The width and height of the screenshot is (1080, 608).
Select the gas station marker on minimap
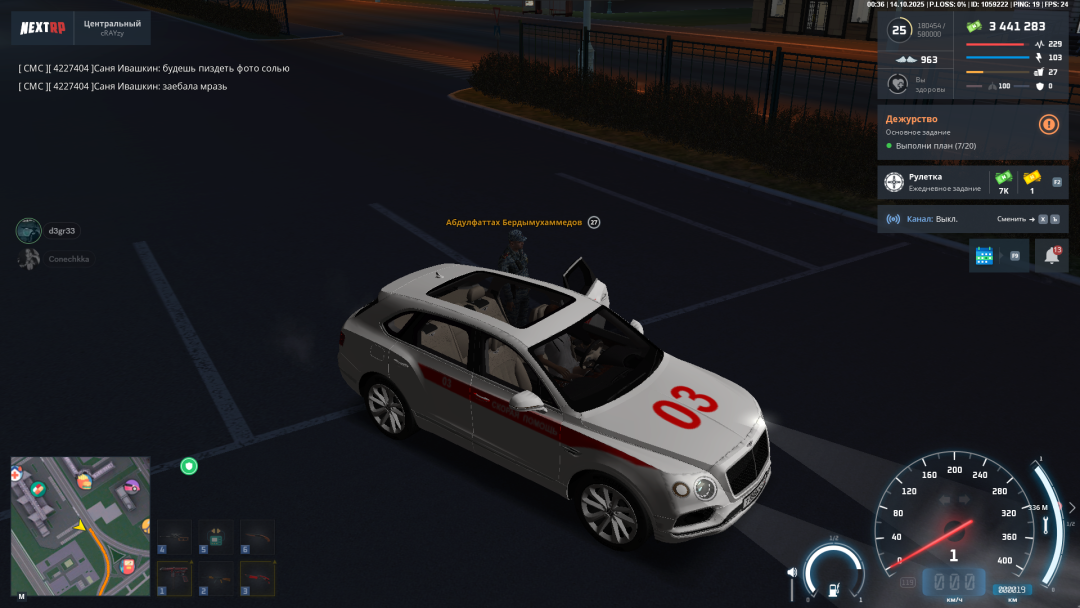pos(128,566)
